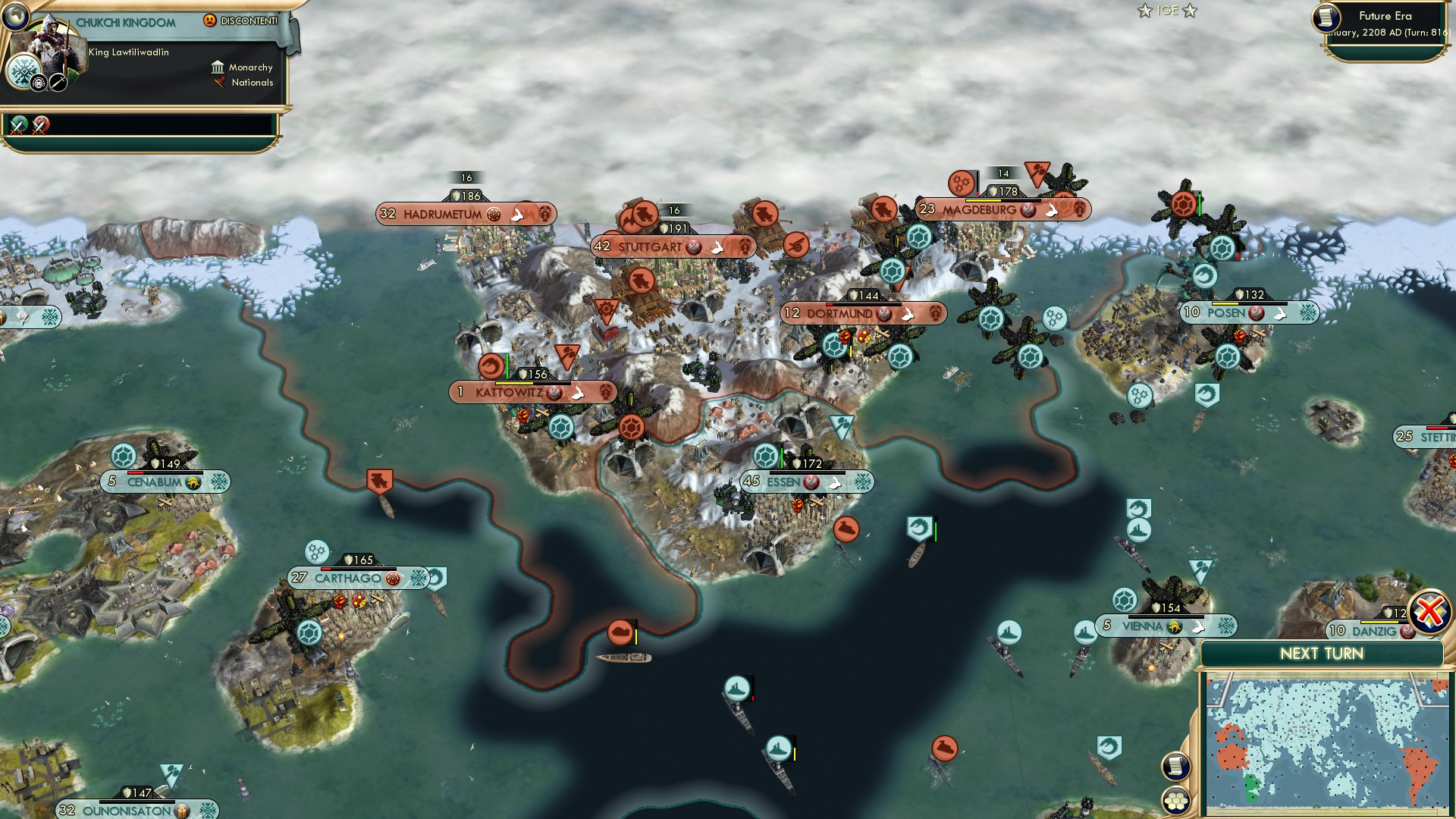Click the world minimap
Viewport: 1456px width, 819px height.
tap(1326, 747)
